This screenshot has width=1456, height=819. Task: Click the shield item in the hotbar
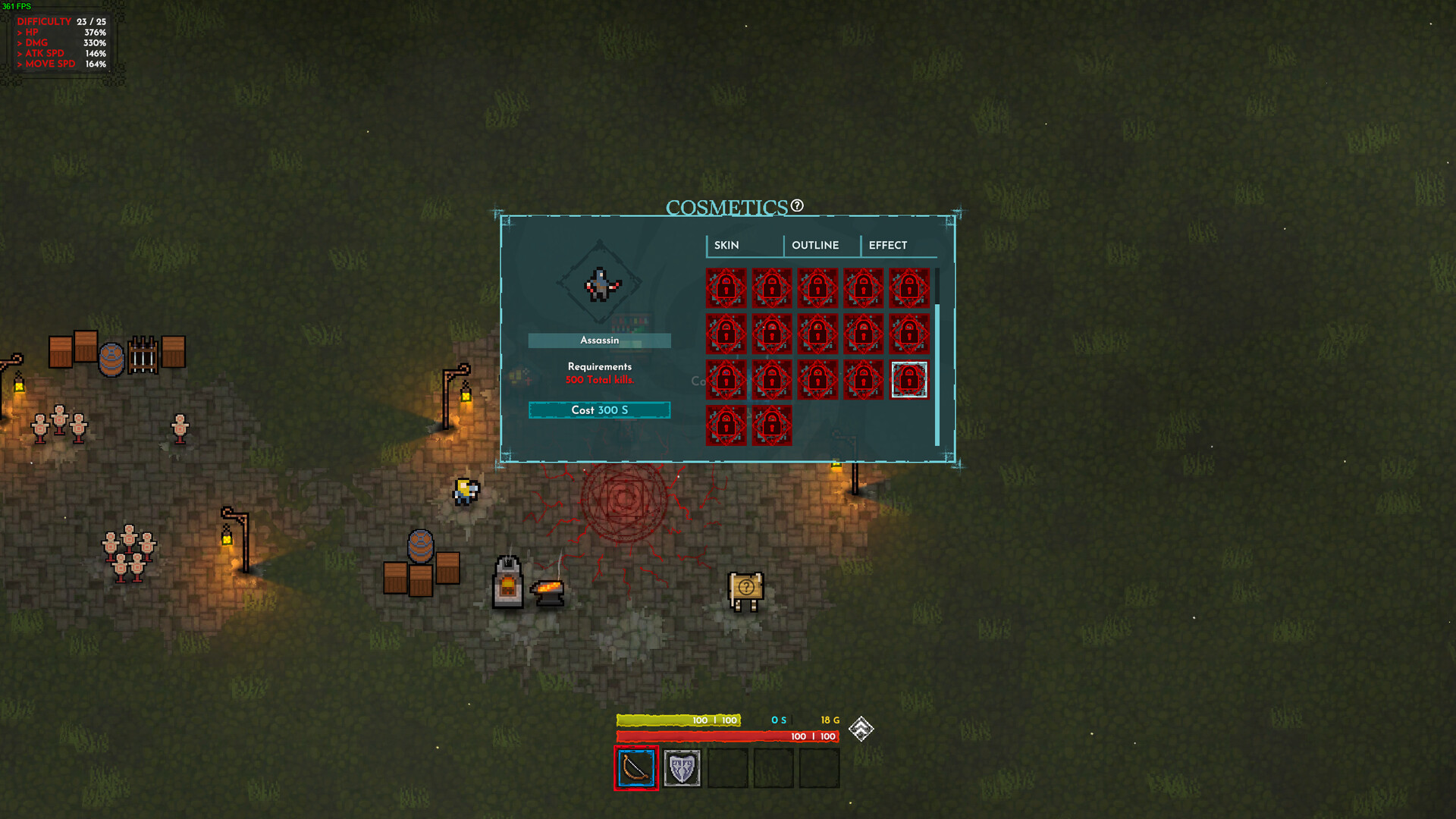click(x=682, y=767)
